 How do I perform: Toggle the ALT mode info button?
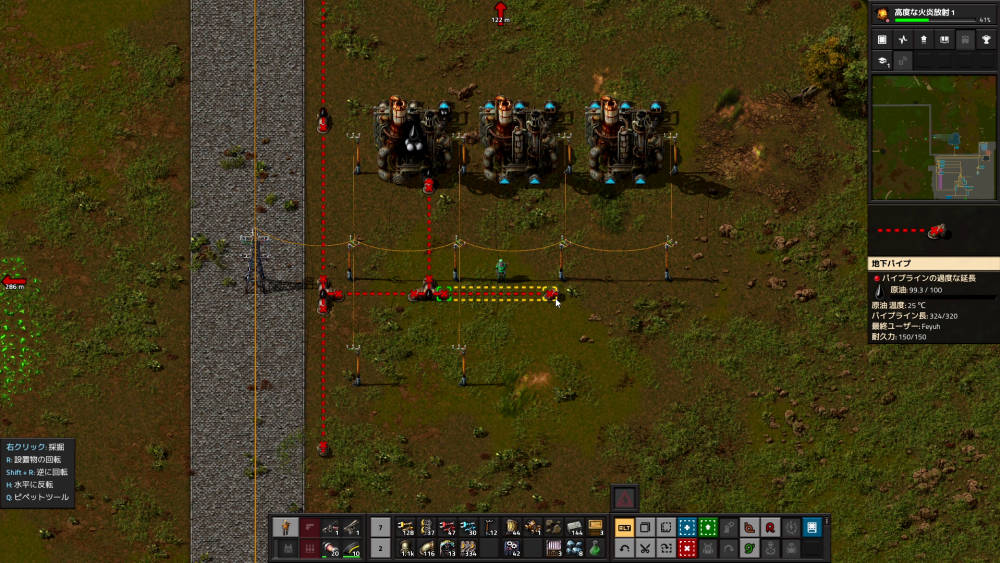(624, 527)
